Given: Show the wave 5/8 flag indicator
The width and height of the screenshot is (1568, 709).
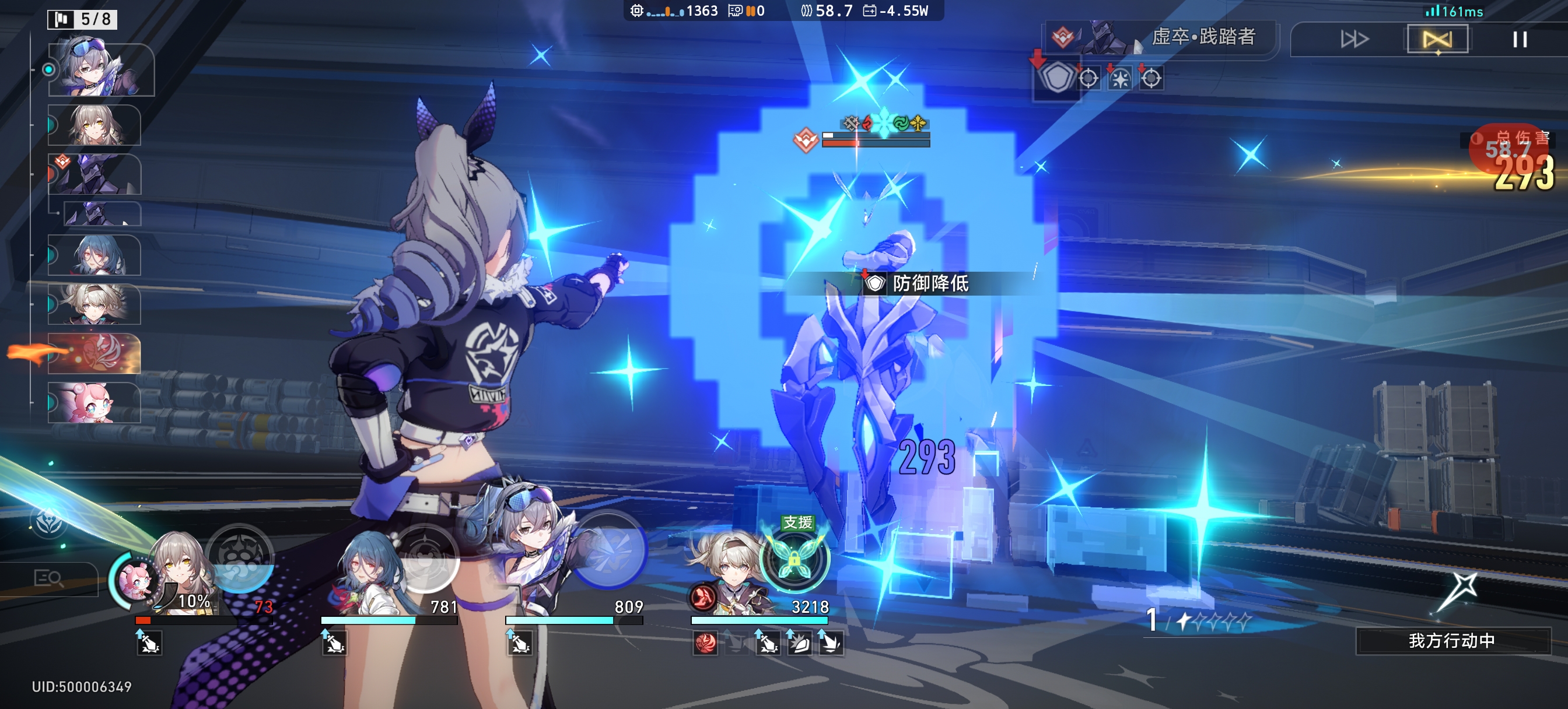Looking at the screenshot, I should 82,19.
